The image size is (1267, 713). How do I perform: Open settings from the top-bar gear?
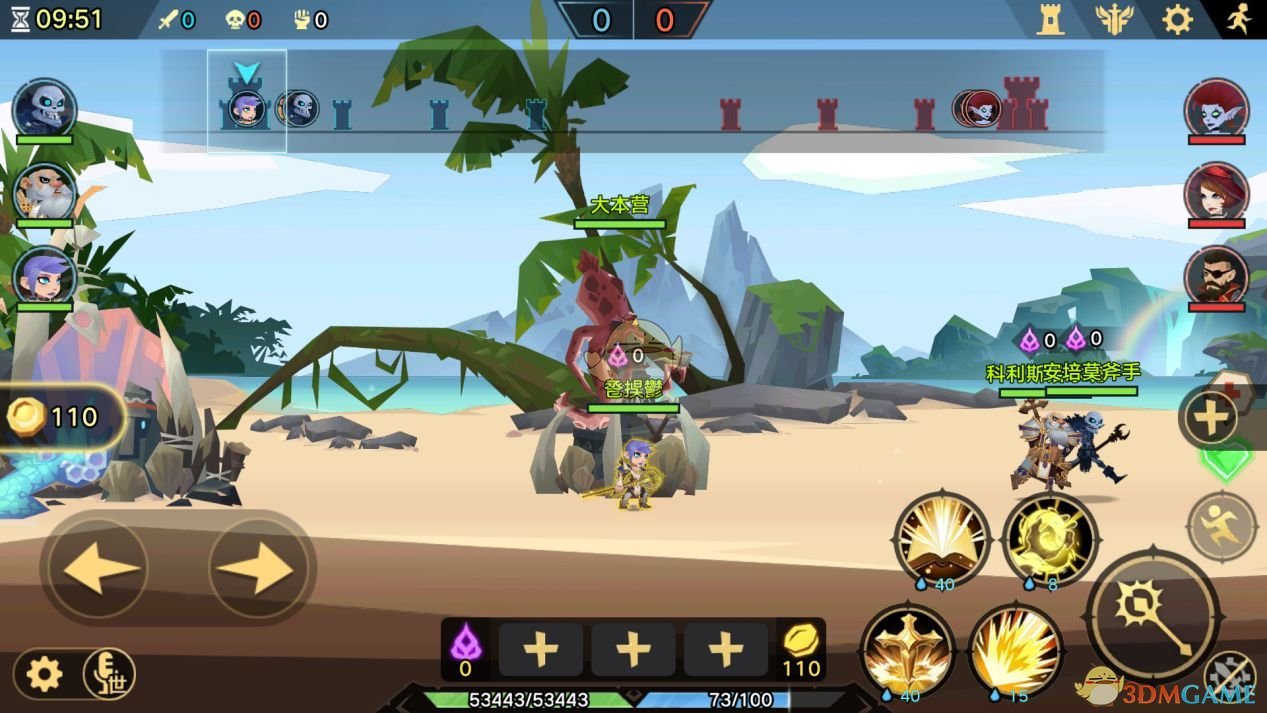(x=1177, y=19)
